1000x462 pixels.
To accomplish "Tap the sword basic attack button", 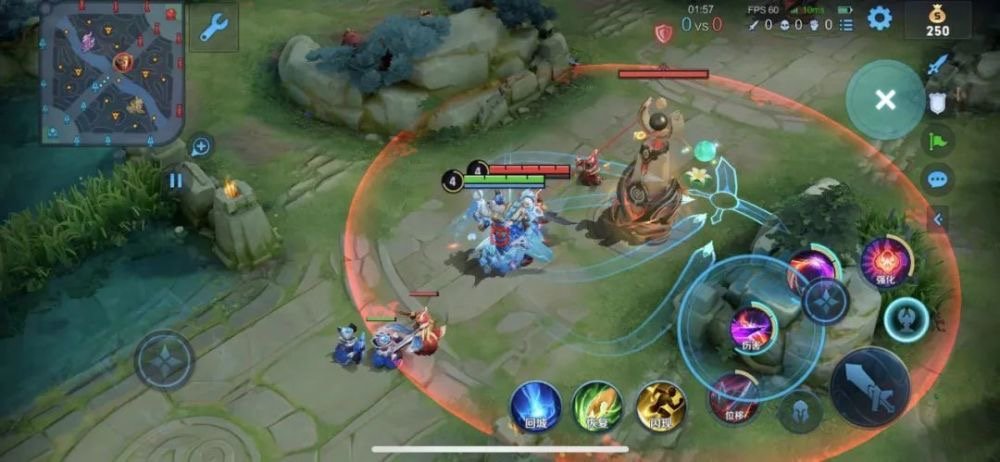I will click(869, 387).
